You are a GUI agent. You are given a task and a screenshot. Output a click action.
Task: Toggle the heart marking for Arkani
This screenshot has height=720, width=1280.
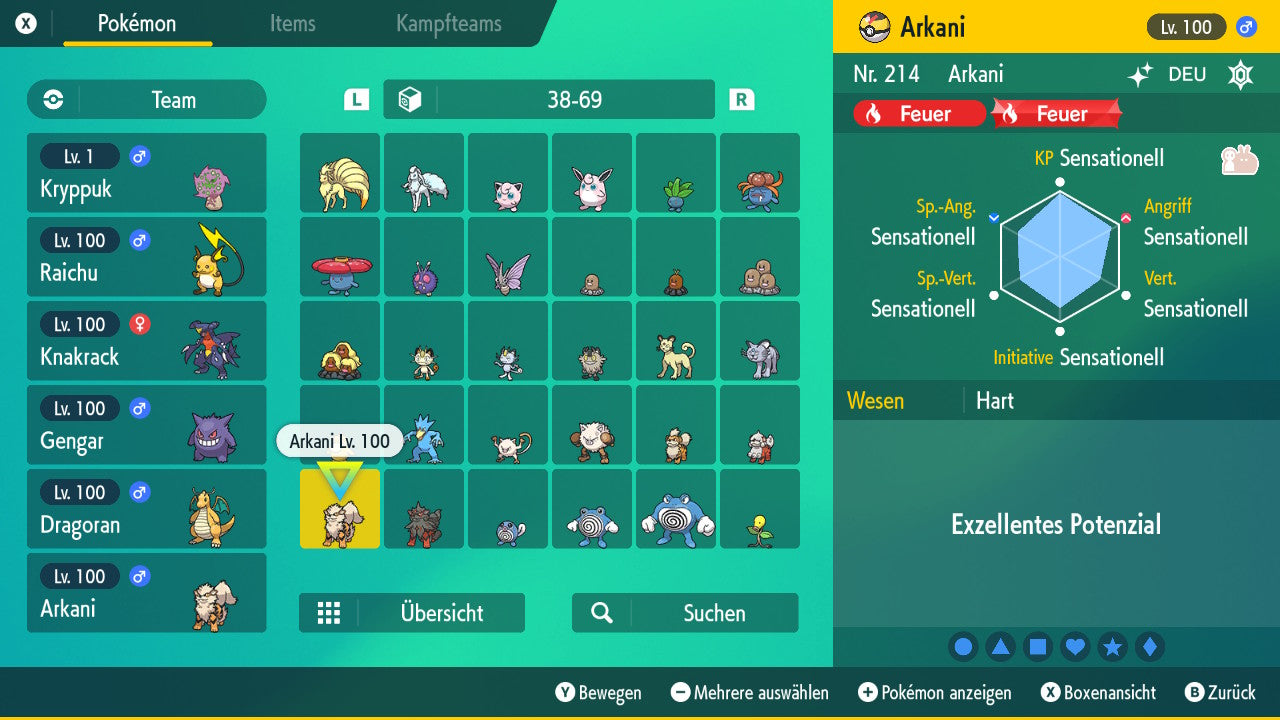1075,647
